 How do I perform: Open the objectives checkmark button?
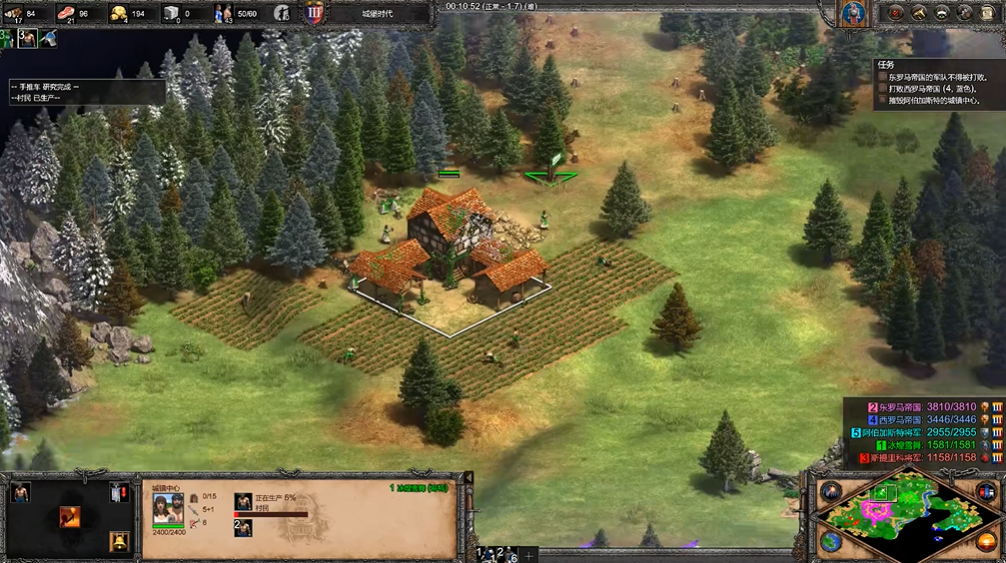click(x=894, y=13)
